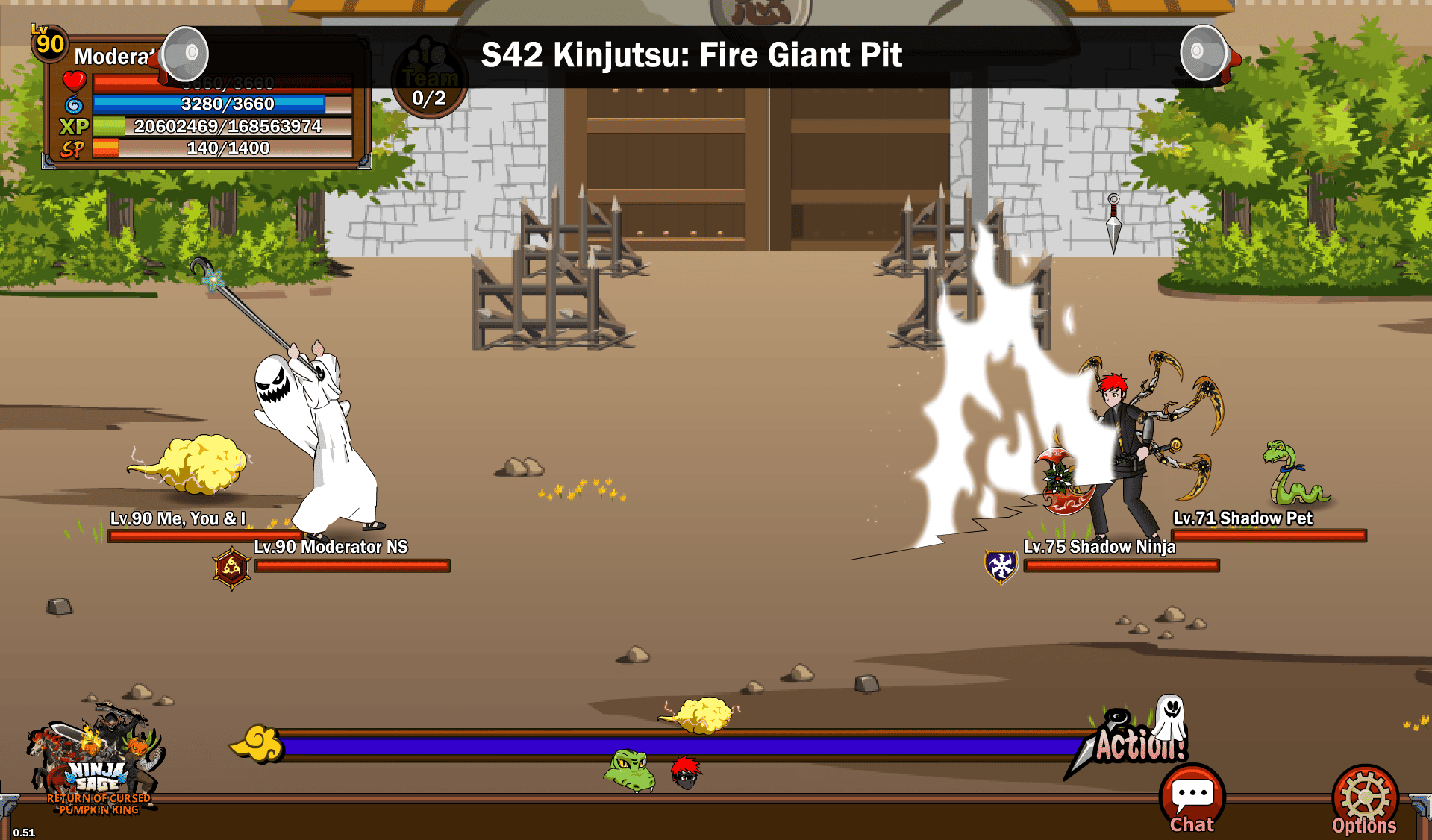Select the Moderator NS red class emblem
Screen dimensions: 1432x840
pyautogui.click(x=231, y=568)
